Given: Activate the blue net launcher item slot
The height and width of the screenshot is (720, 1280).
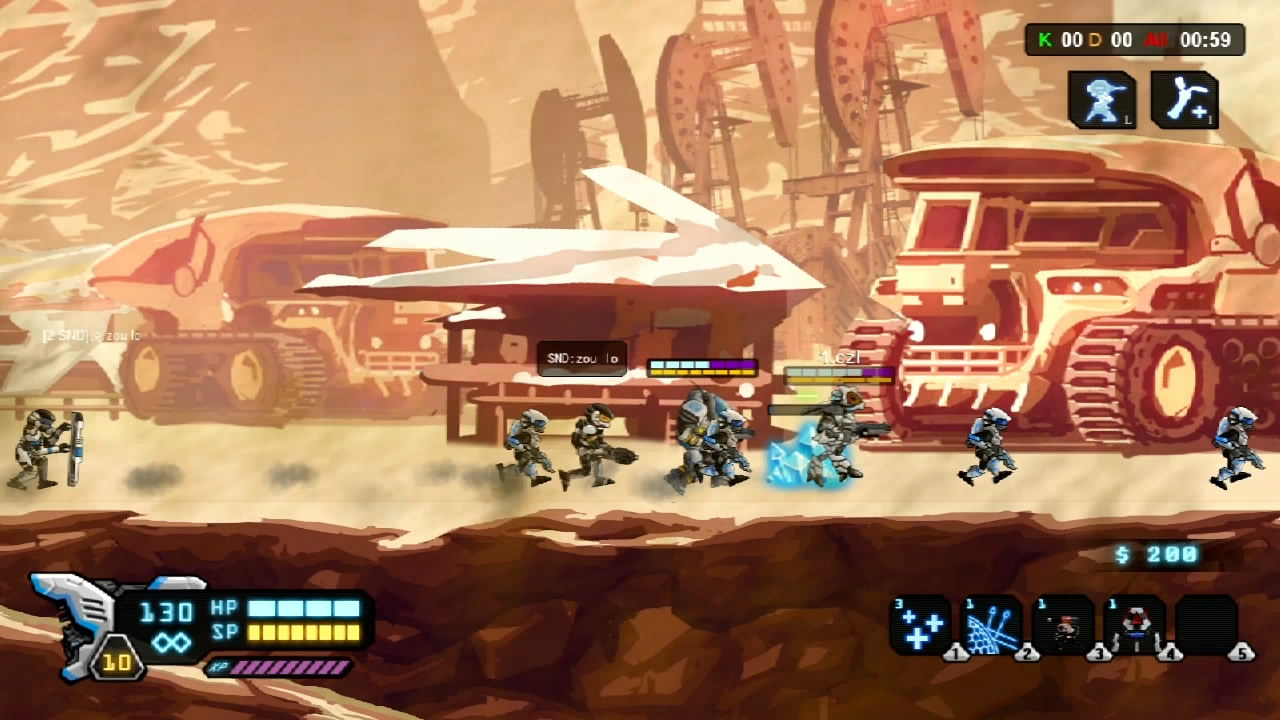Looking at the screenshot, I should coord(991,625).
